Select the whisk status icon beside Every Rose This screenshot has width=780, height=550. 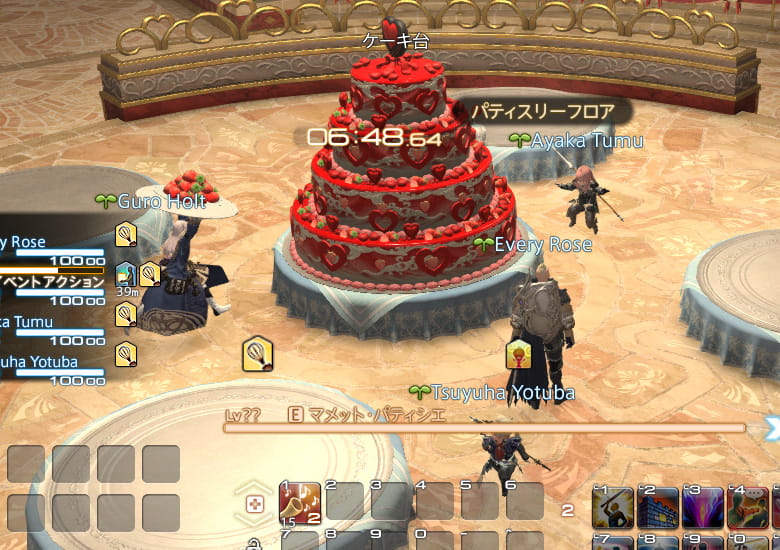[x=126, y=235]
